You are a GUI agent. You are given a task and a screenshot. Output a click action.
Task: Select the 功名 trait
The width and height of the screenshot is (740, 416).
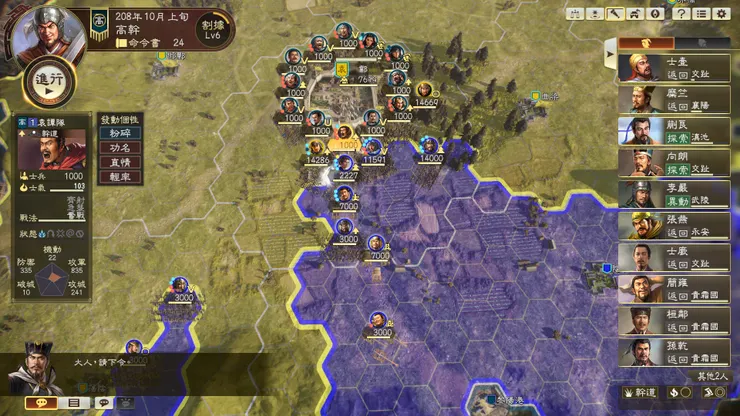coord(119,147)
